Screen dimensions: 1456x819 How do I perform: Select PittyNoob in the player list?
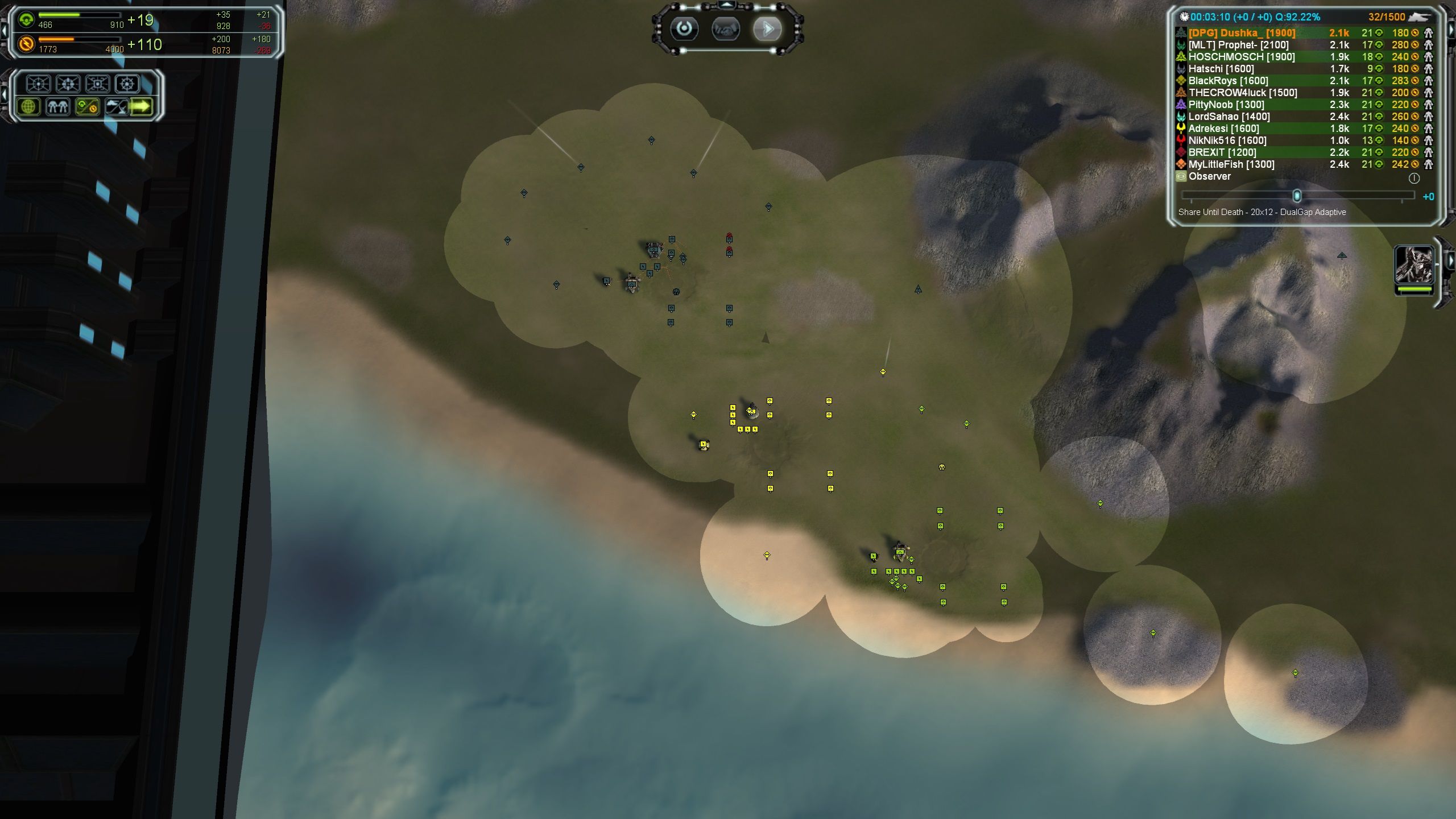(x=1226, y=105)
